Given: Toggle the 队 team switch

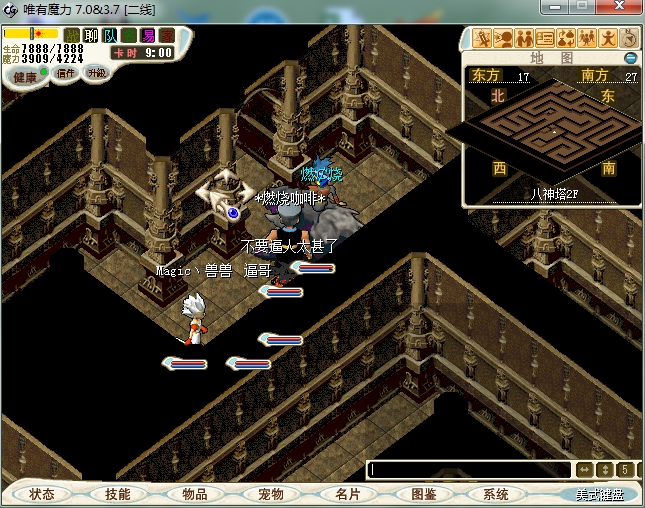Looking at the screenshot, I should coord(110,36).
